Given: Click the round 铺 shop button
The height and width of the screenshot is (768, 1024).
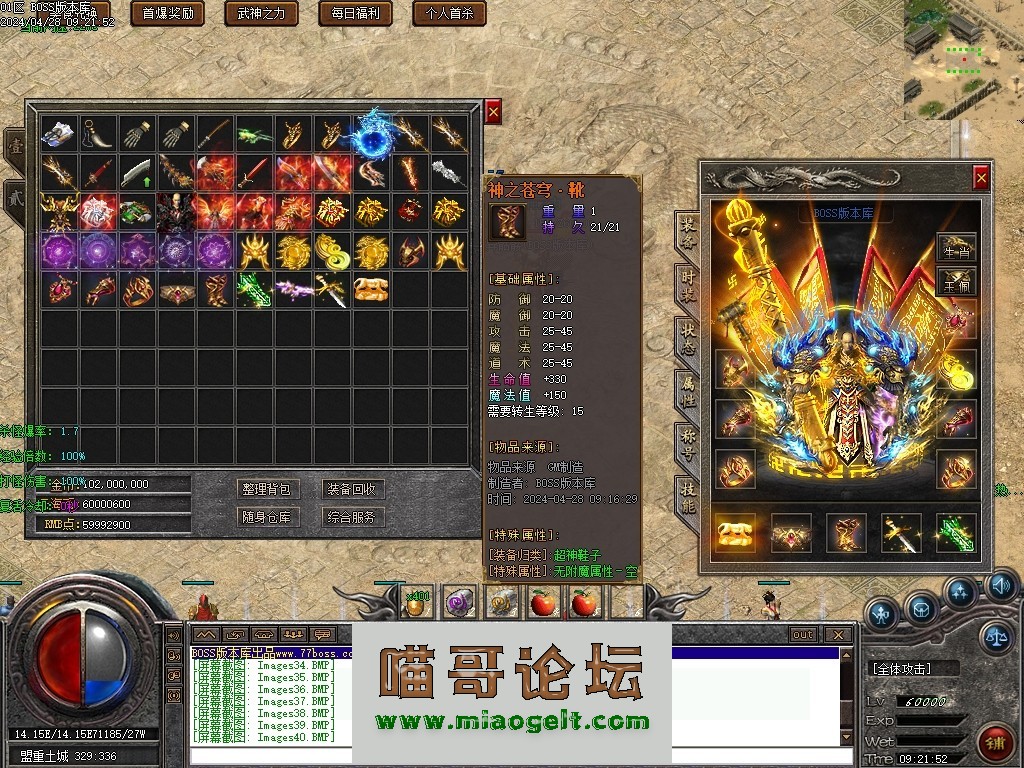Looking at the screenshot, I should (x=995, y=743).
